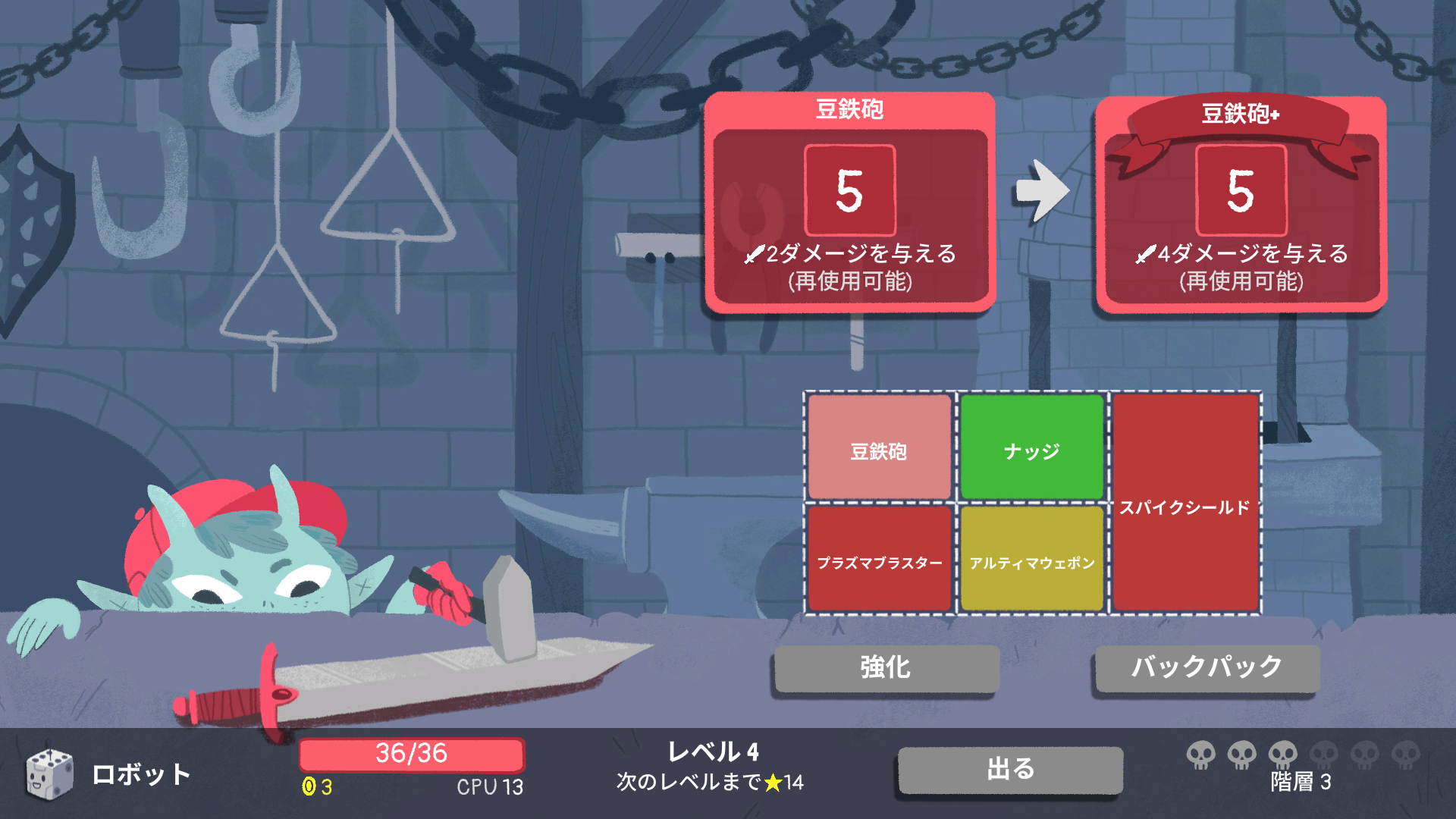The width and height of the screenshot is (1456, 819).
Task: Select the アルティマウェポン equipment tile
Action: pyautogui.click(x=1031, y=559)
